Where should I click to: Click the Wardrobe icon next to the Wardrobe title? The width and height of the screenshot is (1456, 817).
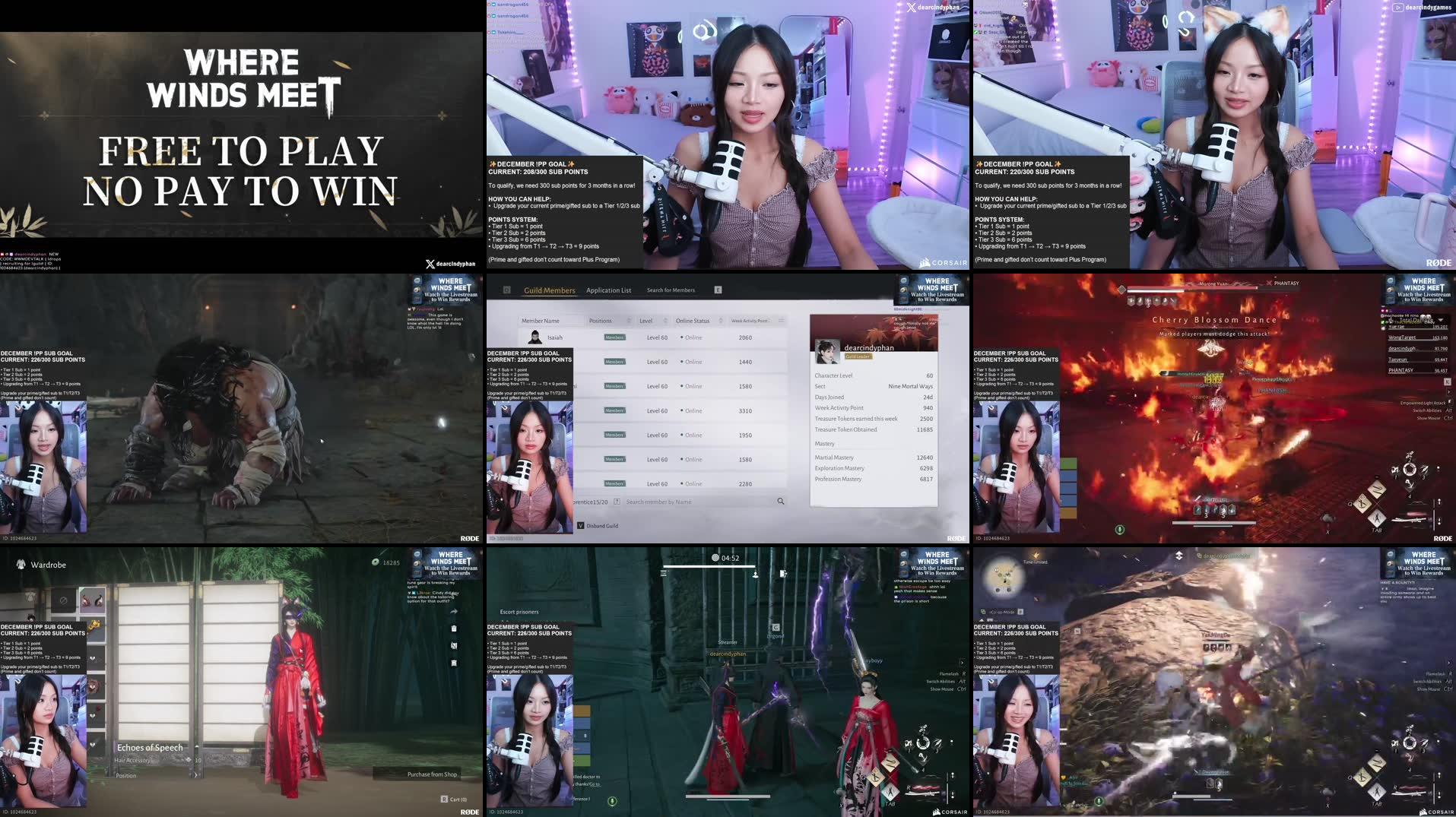coord(21,565)
